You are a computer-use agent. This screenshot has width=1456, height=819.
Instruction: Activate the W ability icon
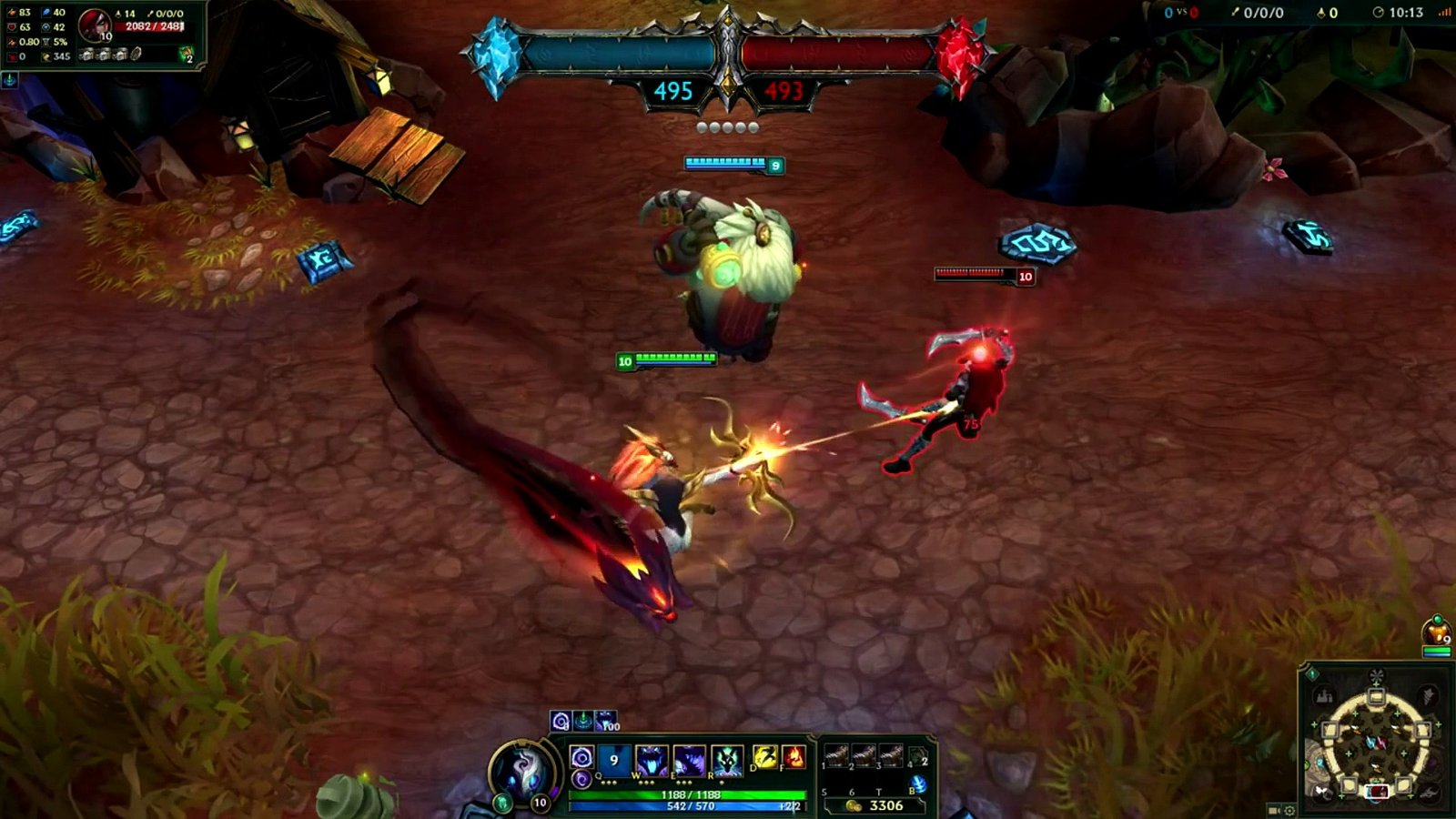tap(652, 760)
